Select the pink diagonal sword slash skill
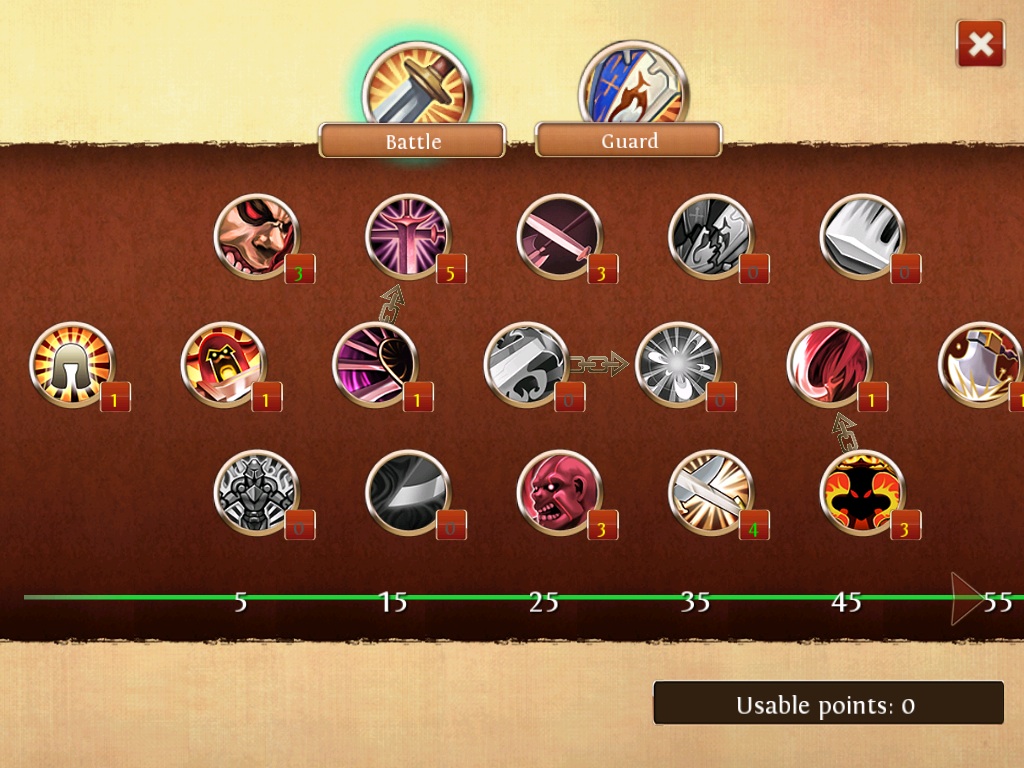The height and width of the screenshot is (768, 1024). pyautogui.click(x=559, y=237)
